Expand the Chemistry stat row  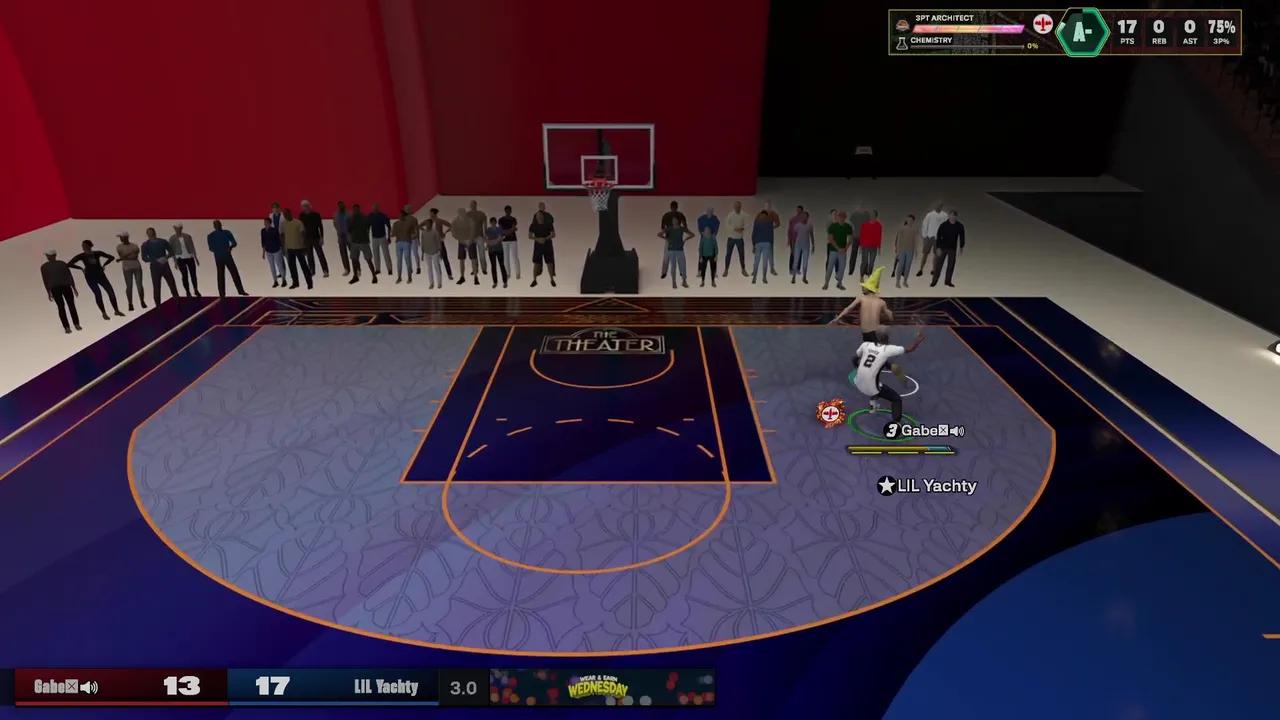965,41
